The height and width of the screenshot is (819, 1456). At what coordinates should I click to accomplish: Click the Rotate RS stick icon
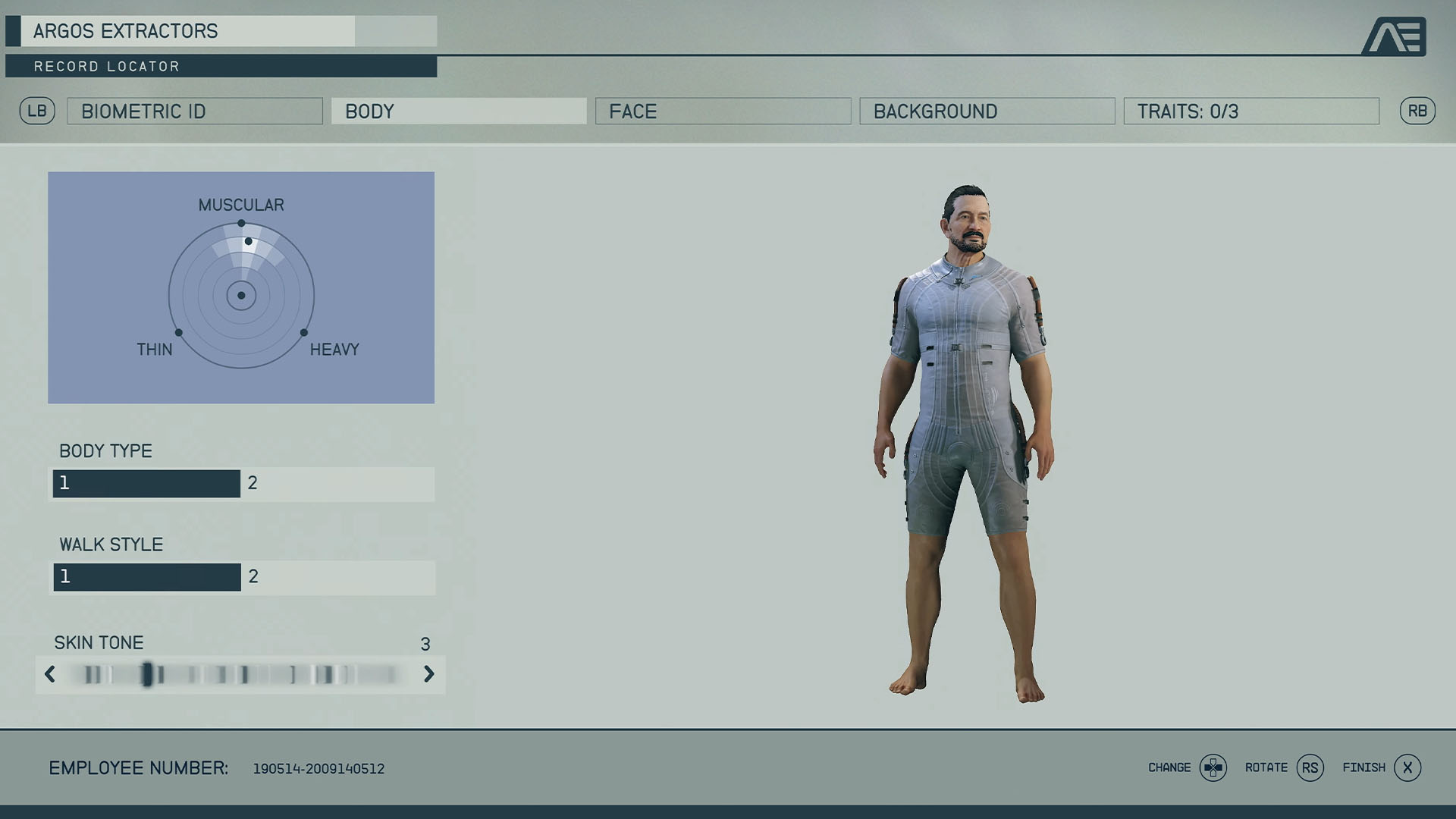coord(1311,767)
